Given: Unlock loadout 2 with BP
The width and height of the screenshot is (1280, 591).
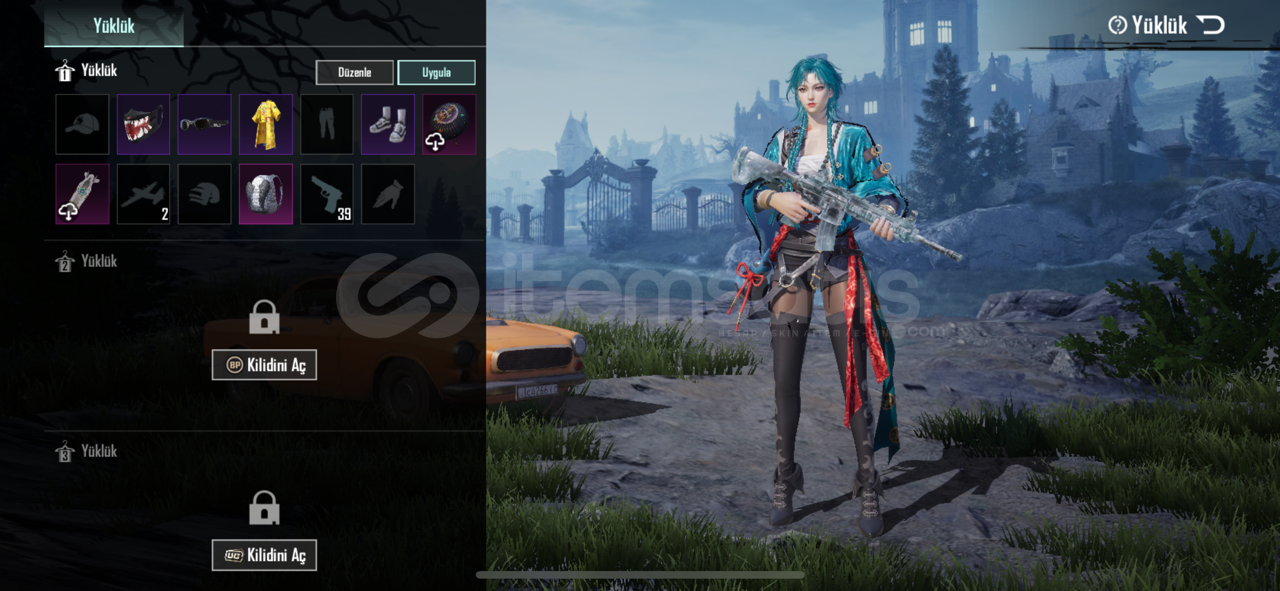Looking at the screenshot, I should 264,365.
